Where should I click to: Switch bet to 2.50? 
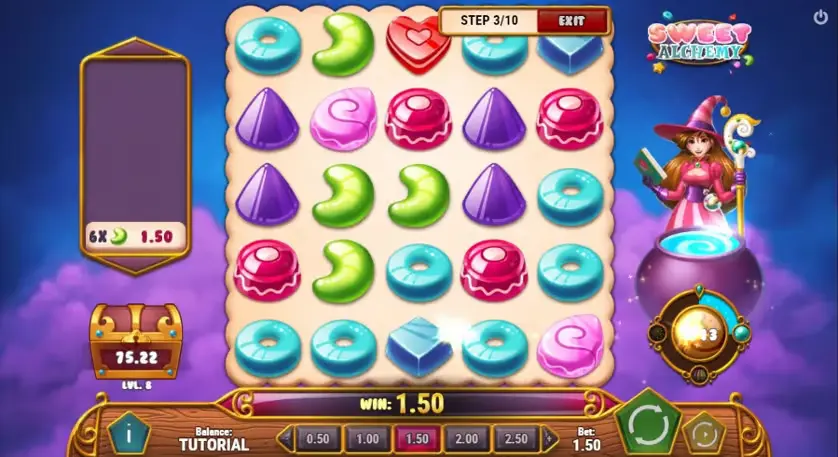point(517,438)
